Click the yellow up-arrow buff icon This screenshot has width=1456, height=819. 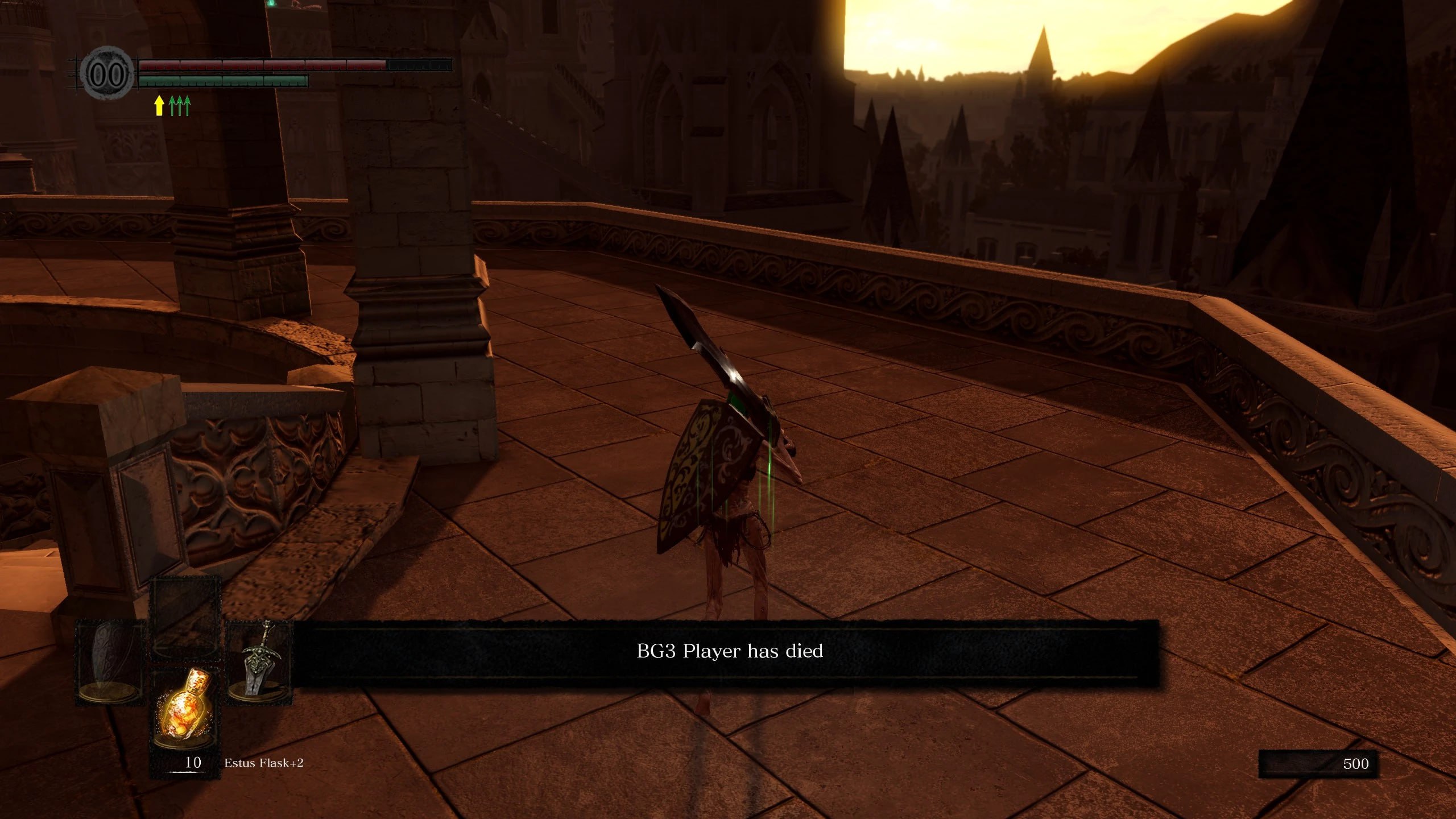tap(159, 105)
